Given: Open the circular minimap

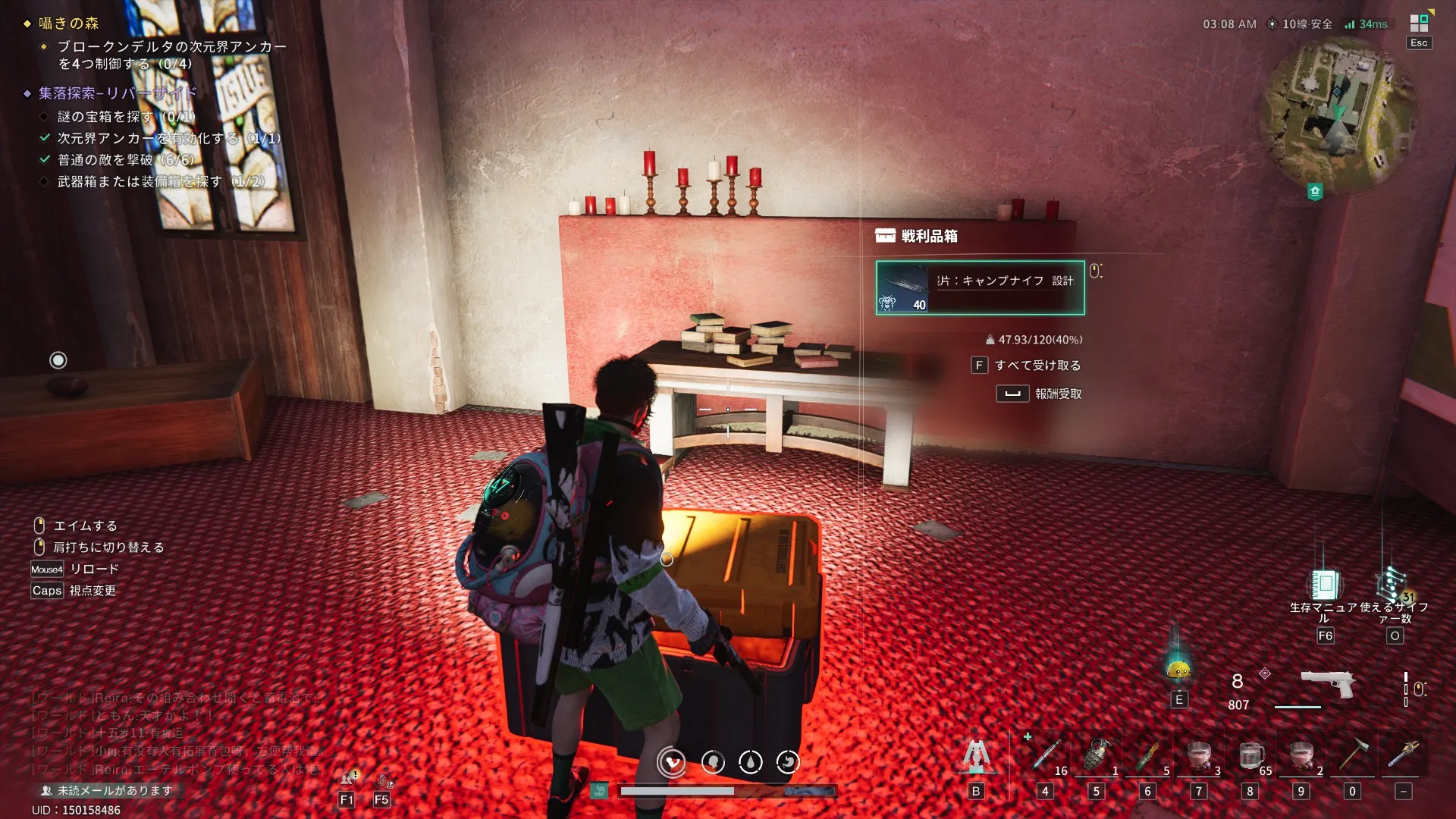Looking at the screenshot, I should (x=1338, y=114).
